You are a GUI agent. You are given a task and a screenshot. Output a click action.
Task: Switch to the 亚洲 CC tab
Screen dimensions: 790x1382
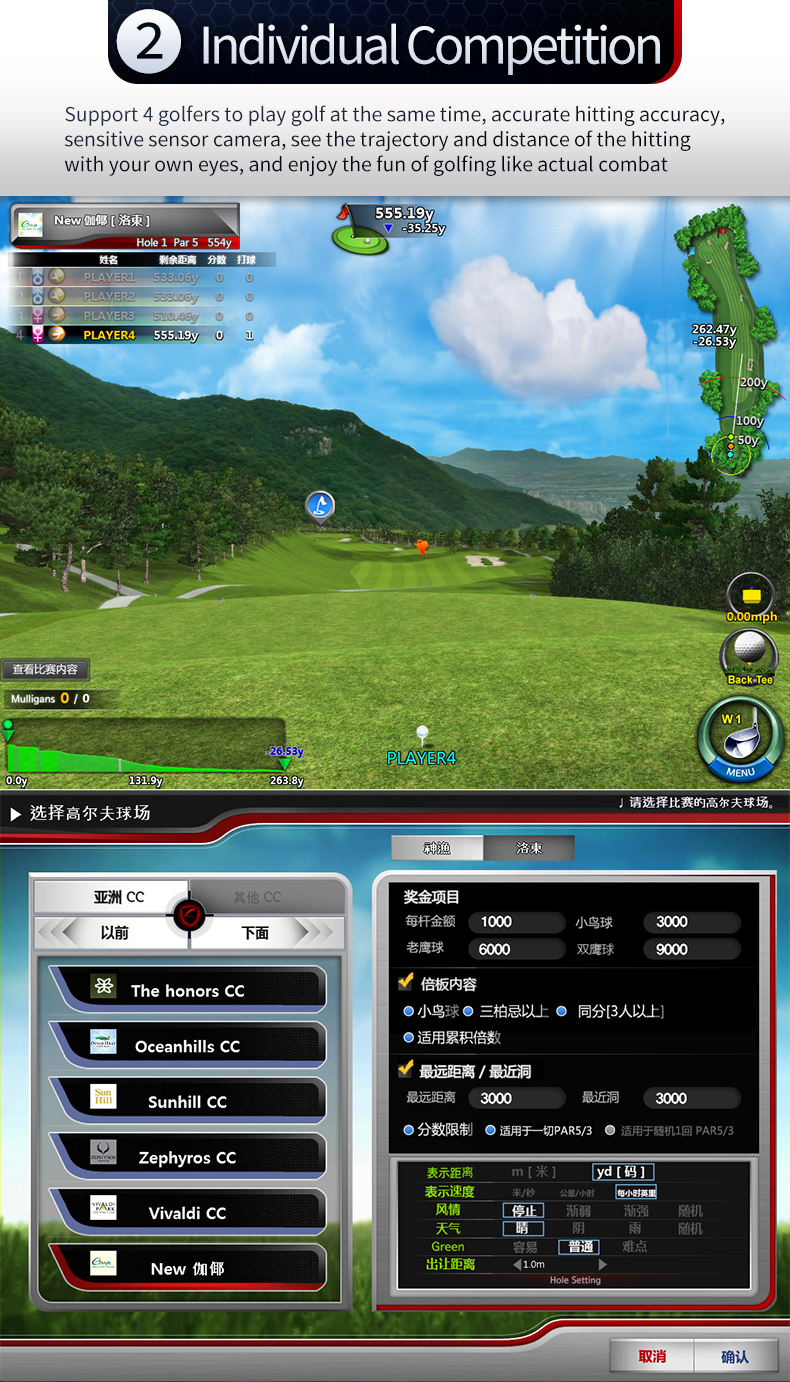tap(112, 897)
